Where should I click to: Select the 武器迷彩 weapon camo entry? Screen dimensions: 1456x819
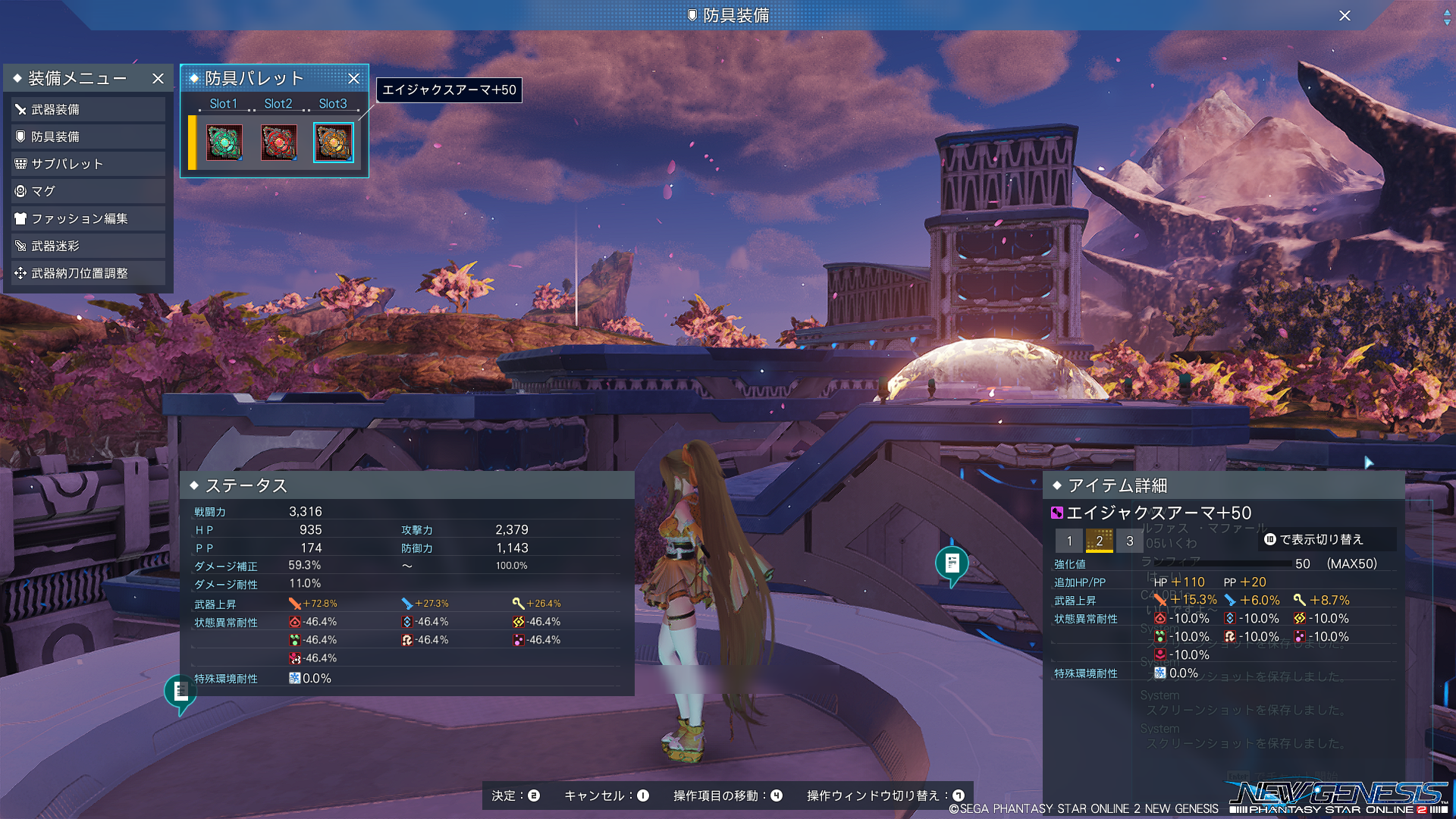[87, 246]
